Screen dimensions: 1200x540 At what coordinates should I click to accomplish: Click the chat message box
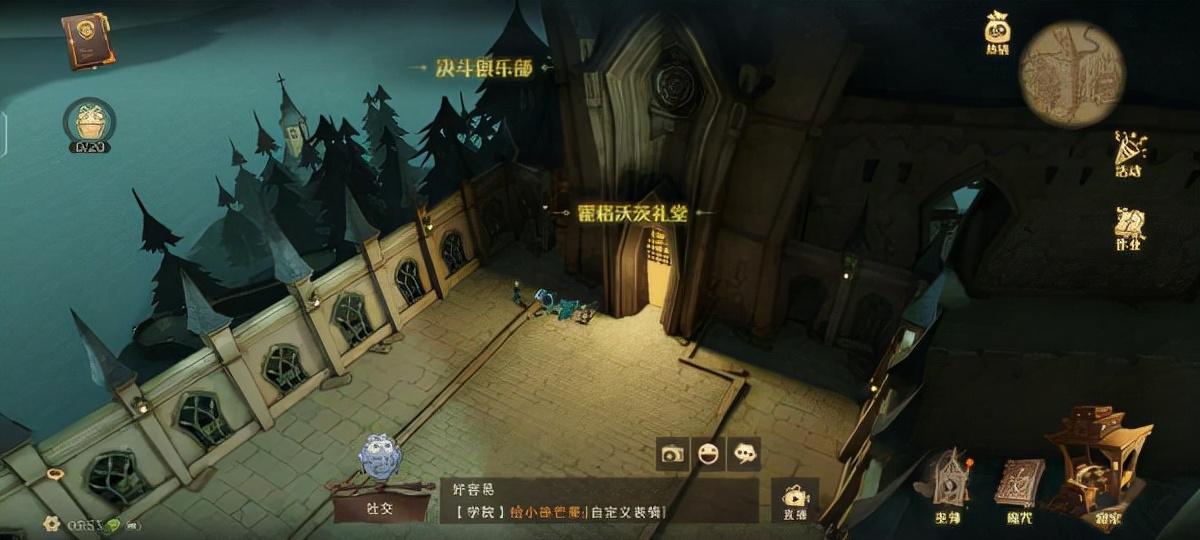coord(598,500)
